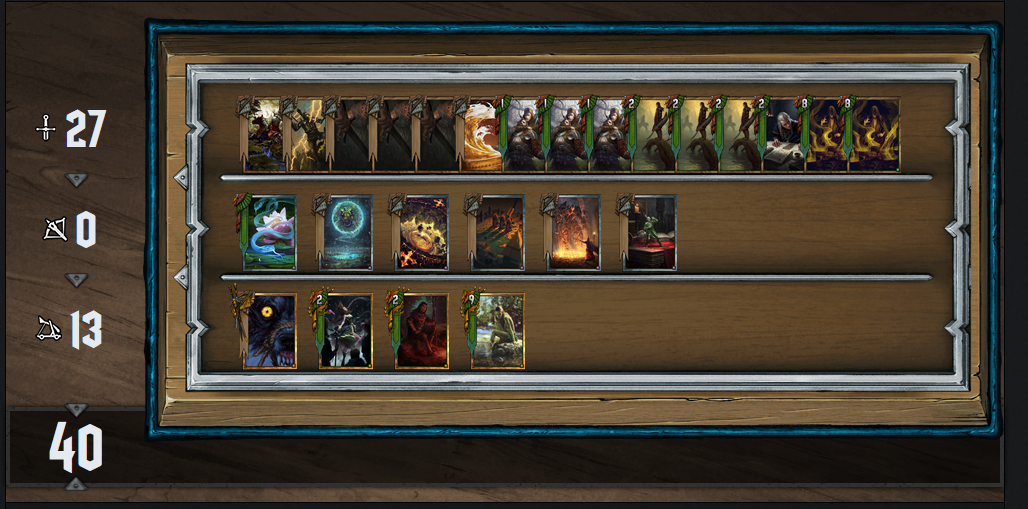
Task: Choose the fiery skull card
Action: coord(422,234)
